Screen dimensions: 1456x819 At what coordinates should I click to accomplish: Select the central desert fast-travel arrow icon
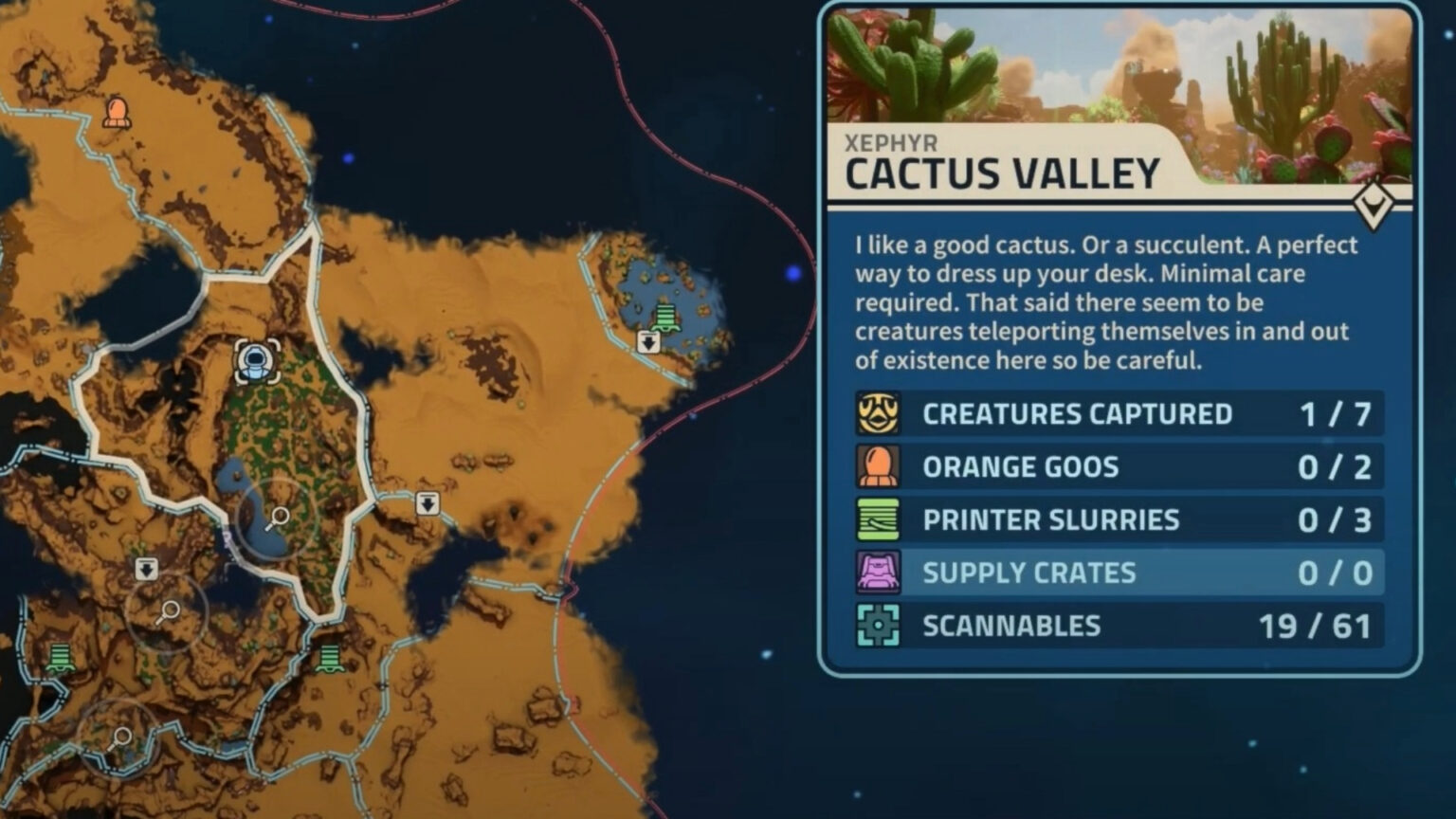(x=428, y=505)
